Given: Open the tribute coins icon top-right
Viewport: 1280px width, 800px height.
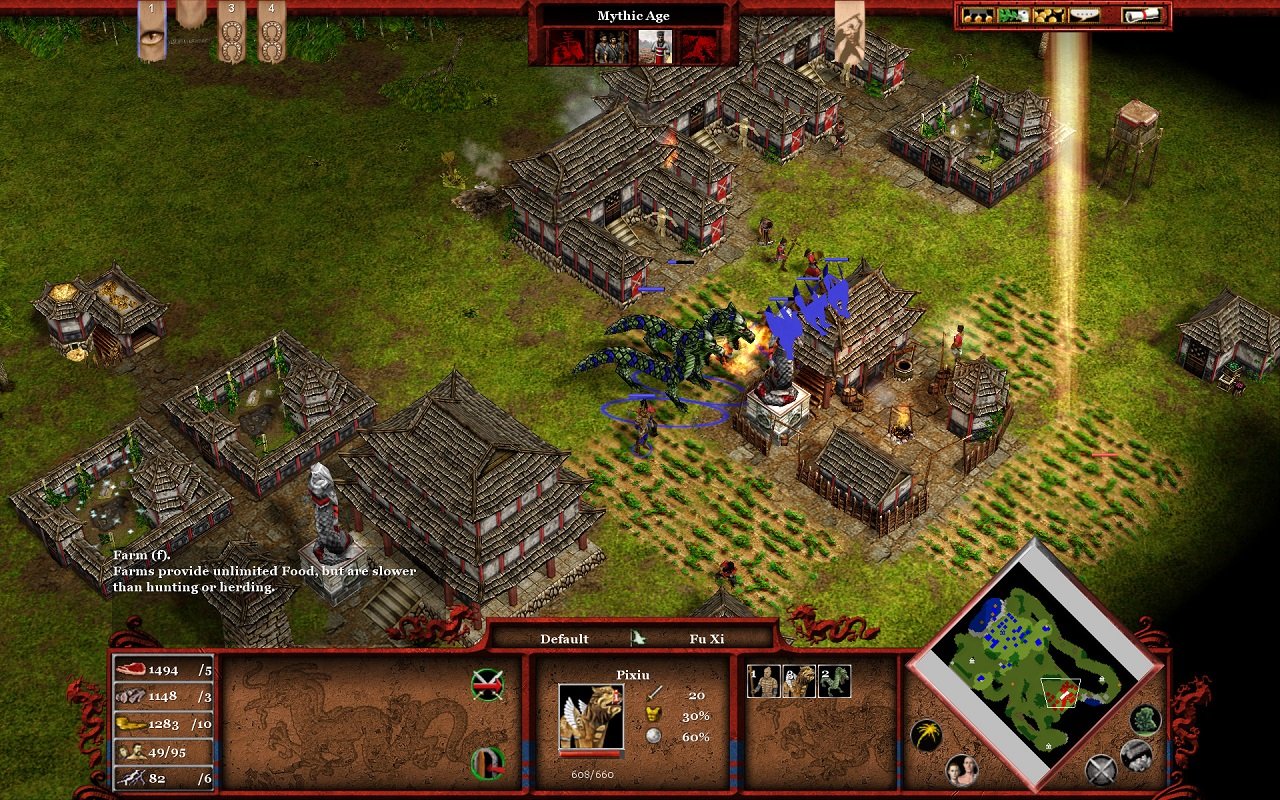Looking at the screenshot, I should tap(1049, 16).
